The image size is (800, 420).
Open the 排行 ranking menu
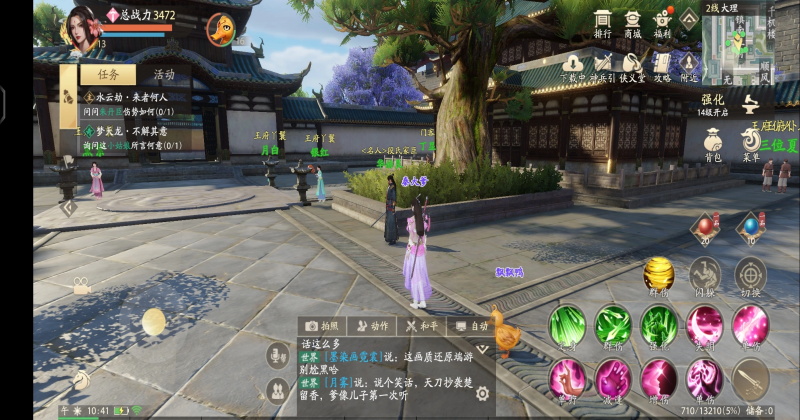(602, 23)
